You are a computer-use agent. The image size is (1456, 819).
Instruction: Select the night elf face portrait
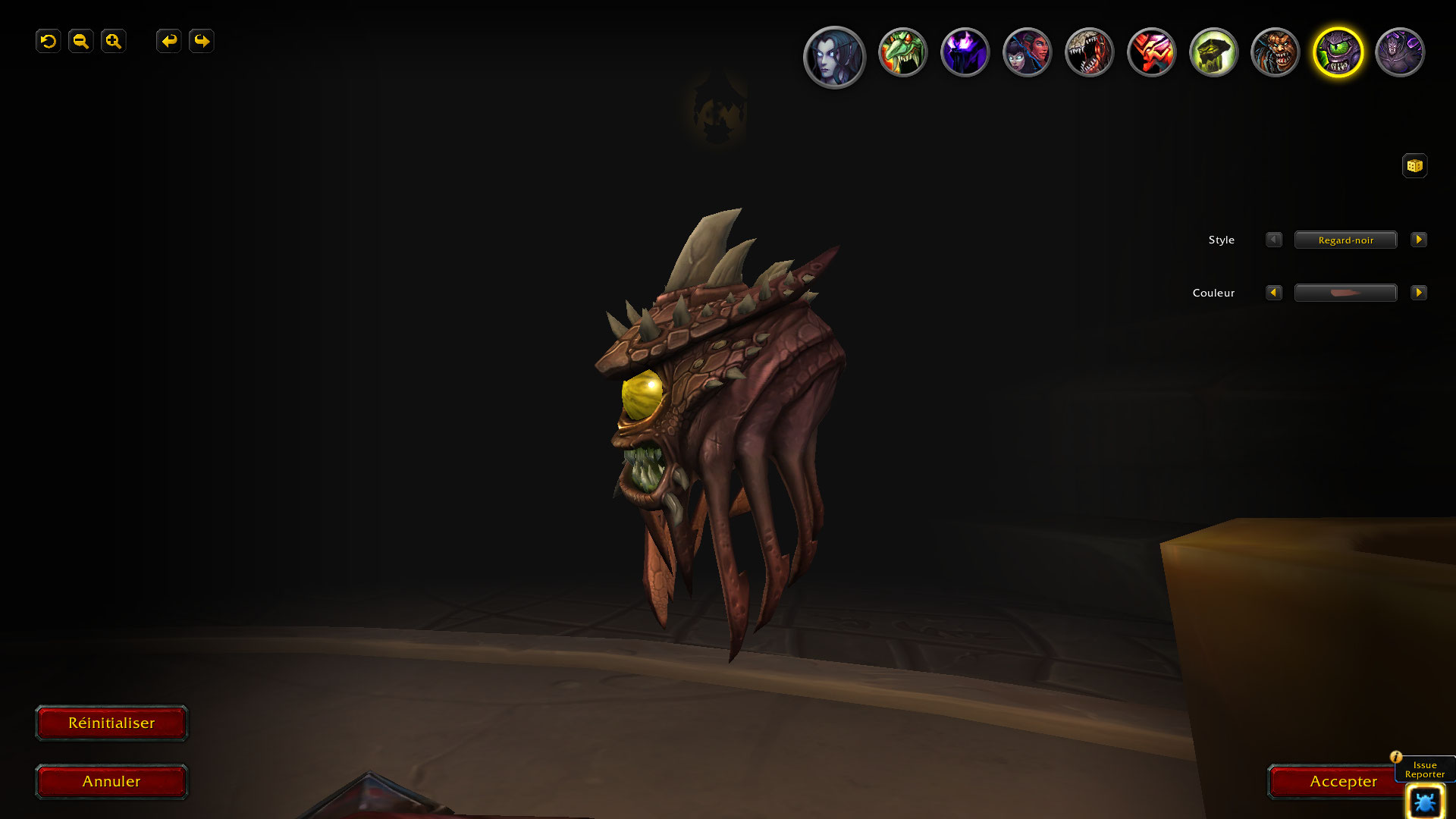pos(834,55)
